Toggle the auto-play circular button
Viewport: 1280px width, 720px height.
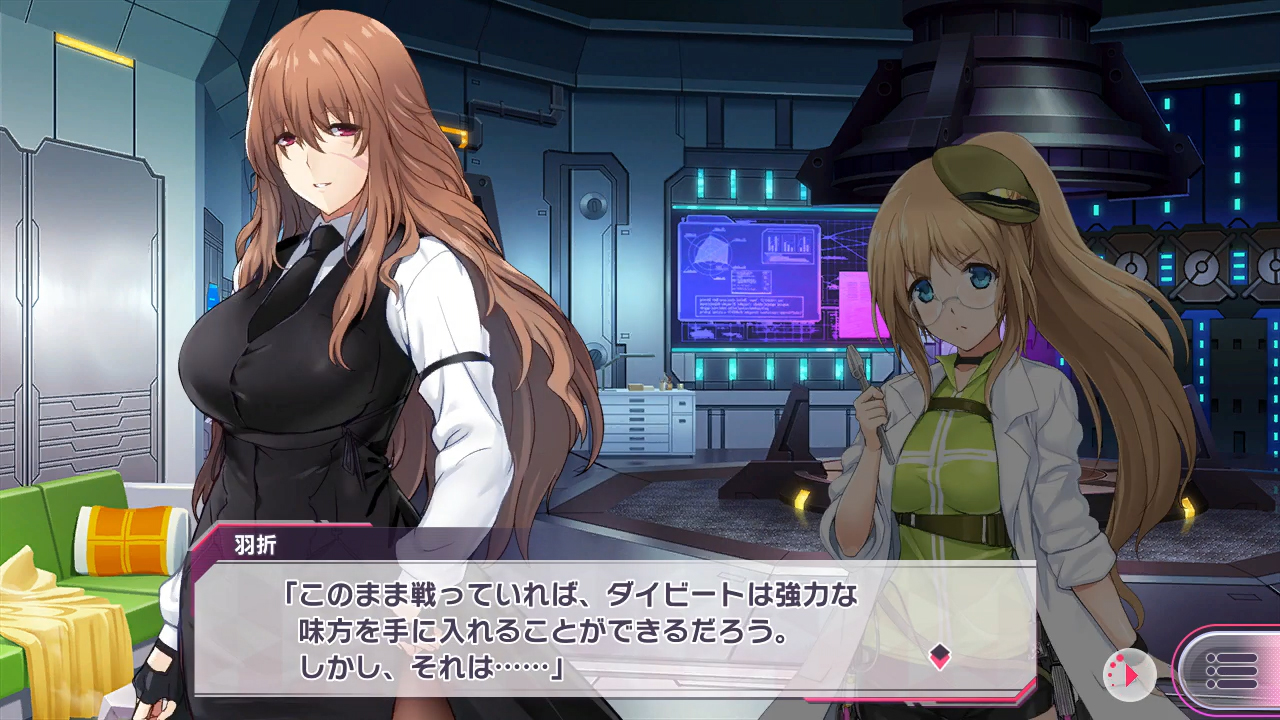[1129, 675]
